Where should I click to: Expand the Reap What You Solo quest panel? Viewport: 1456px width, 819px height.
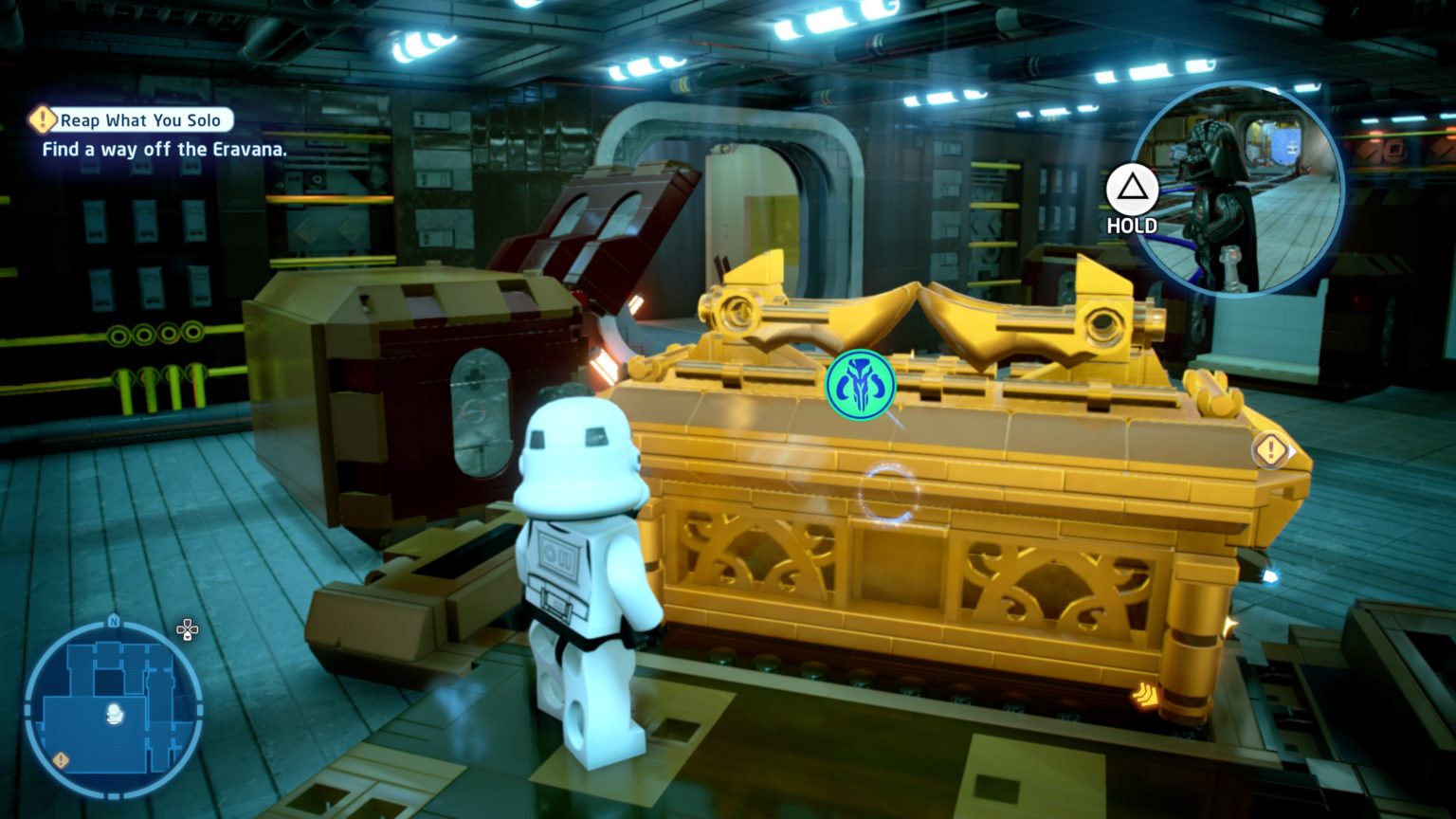click(140, 120)
